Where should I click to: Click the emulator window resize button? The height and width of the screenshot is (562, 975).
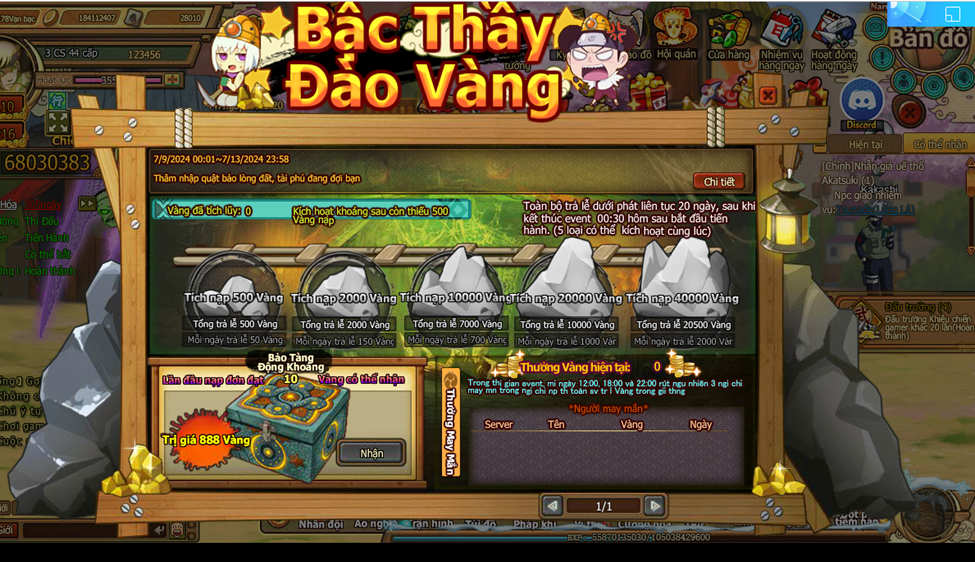(952, 14)
